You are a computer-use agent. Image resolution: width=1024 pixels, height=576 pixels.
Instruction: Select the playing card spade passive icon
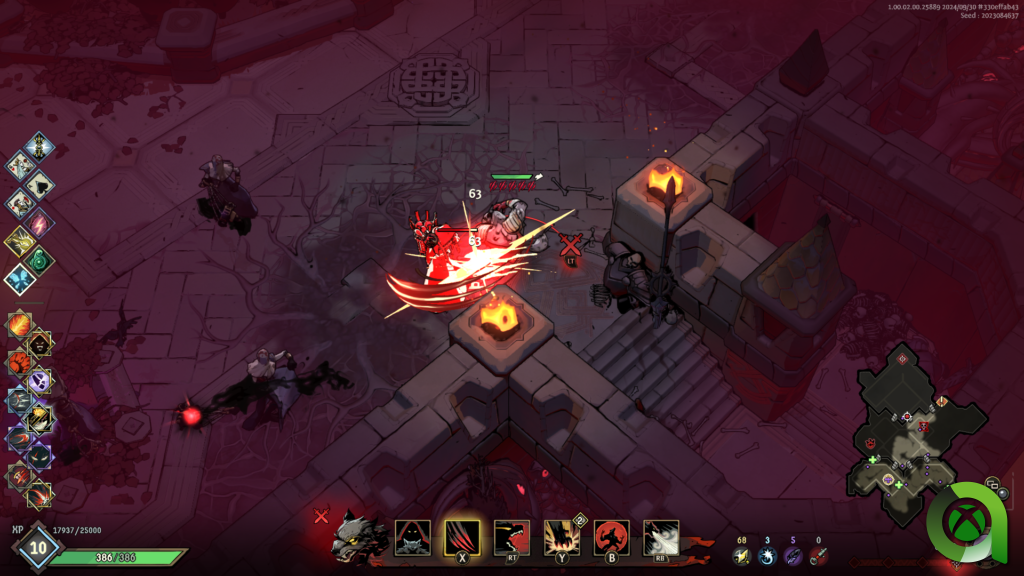click(40, 182)
